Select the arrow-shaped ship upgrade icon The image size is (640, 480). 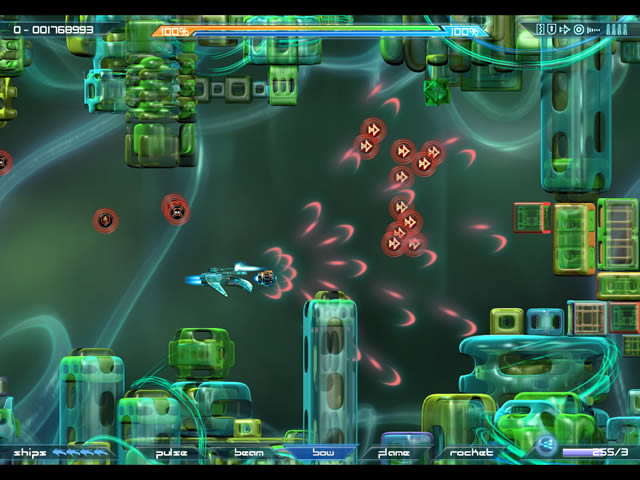click(565, 30)
